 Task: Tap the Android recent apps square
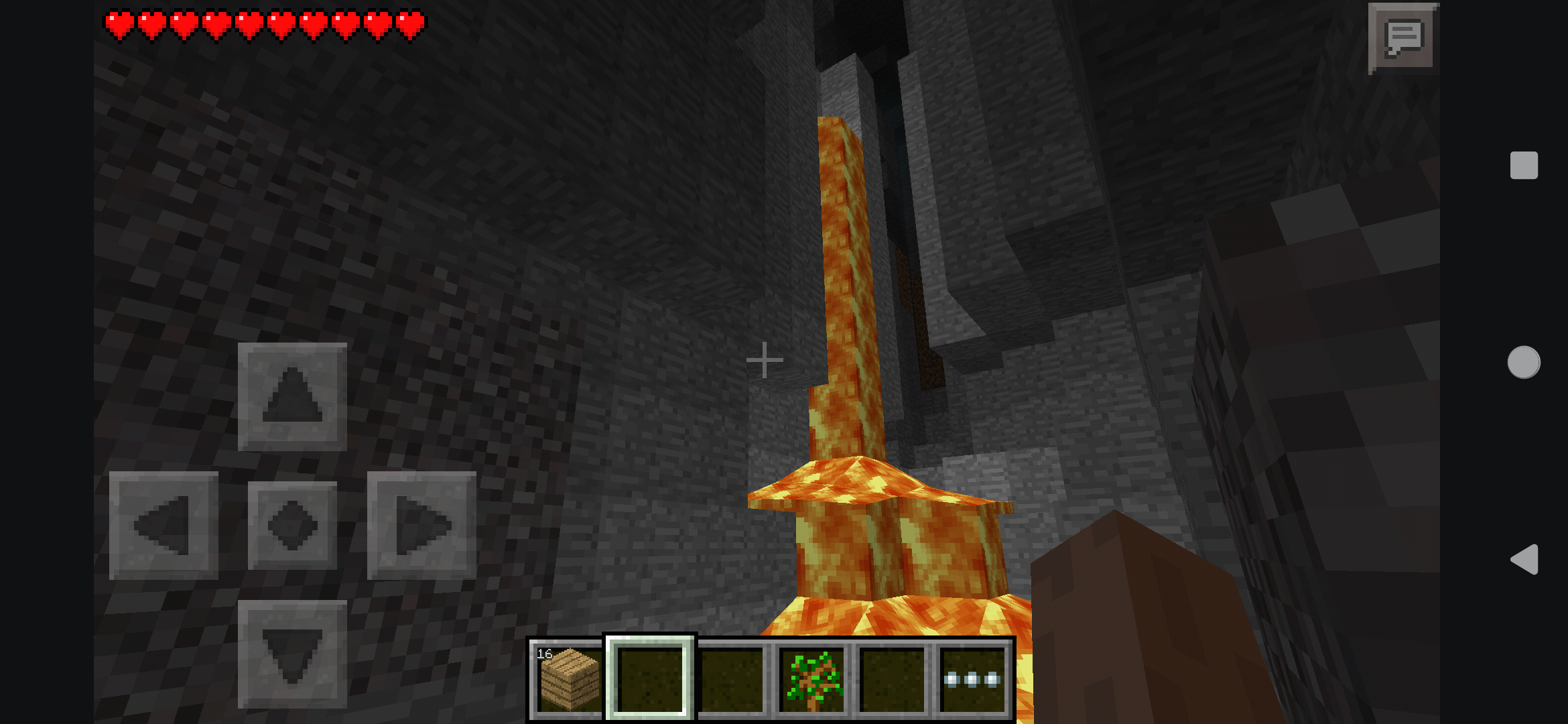click(x=1524, y=165)
